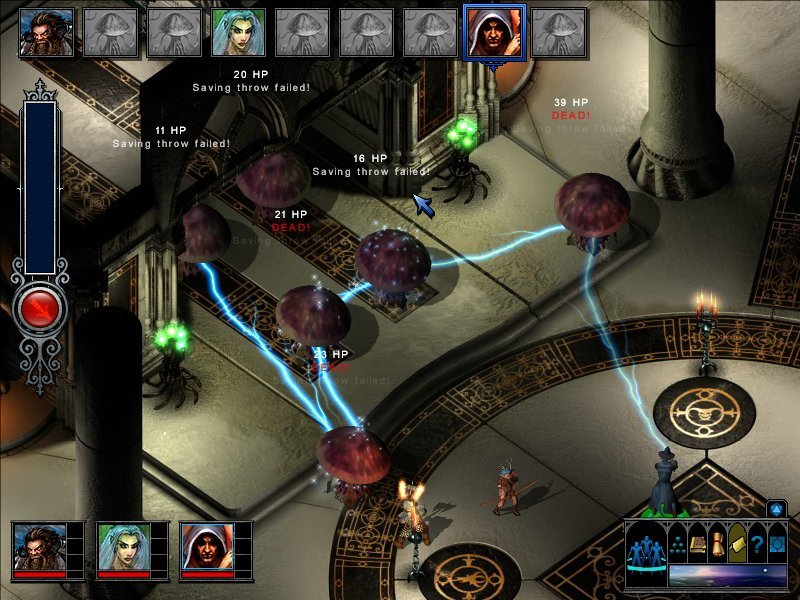The height and width of the screenshot is (600, 800).
Task: Open help with the question mark icon
Action: [757, 545]
